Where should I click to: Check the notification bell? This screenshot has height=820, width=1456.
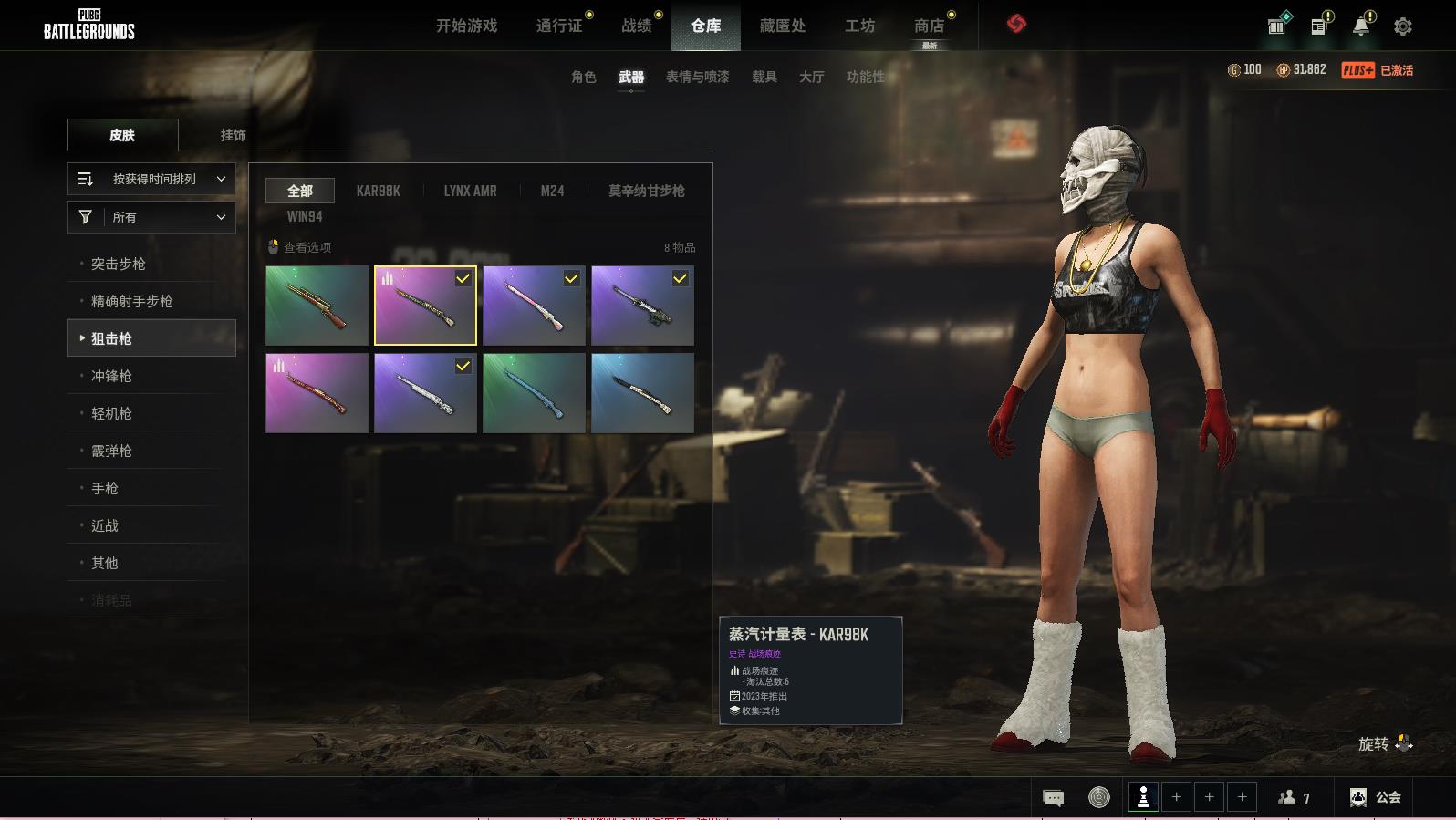[x=1361, y=26]
